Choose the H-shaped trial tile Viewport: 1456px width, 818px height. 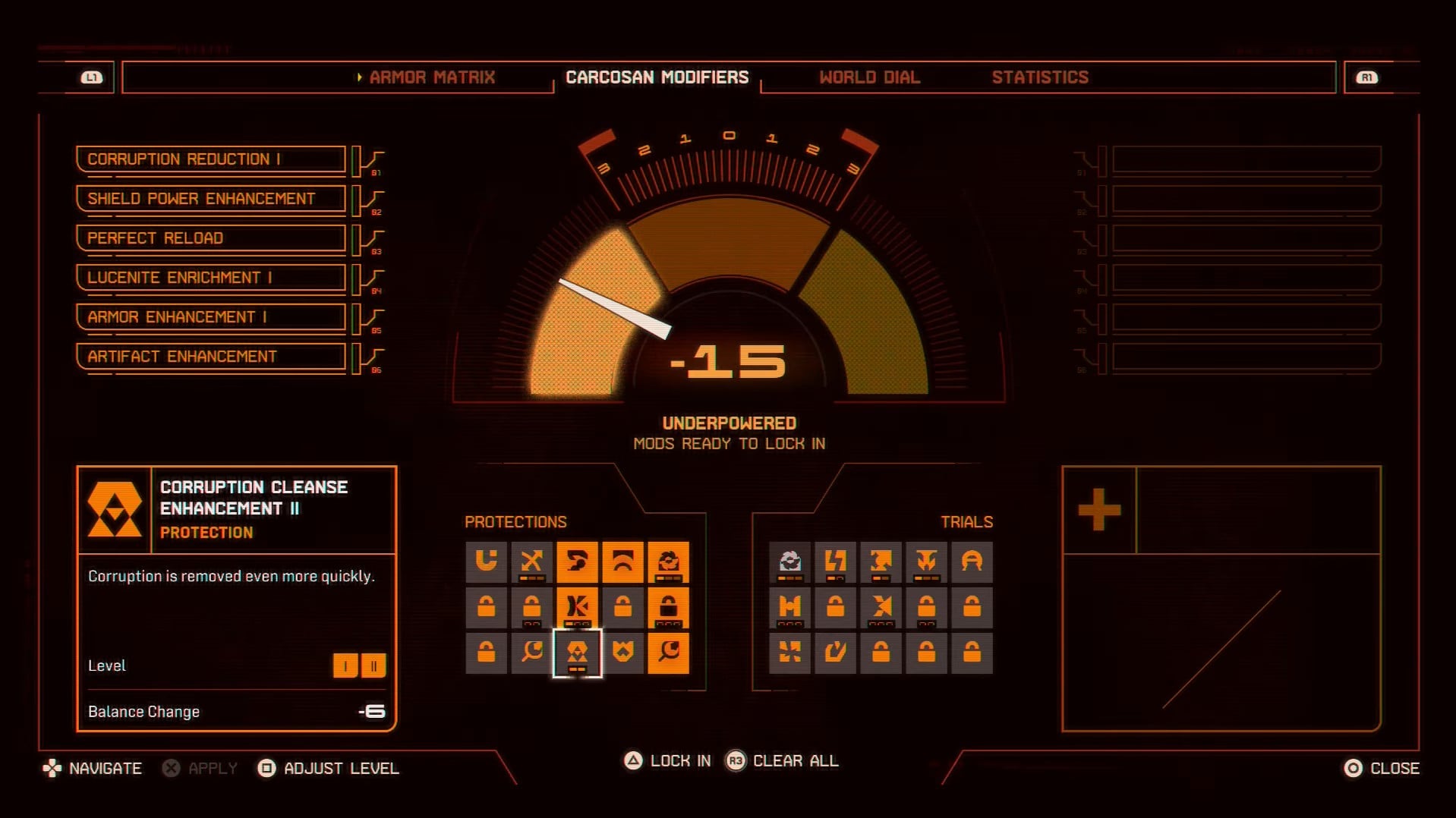[x=789, y=607]
